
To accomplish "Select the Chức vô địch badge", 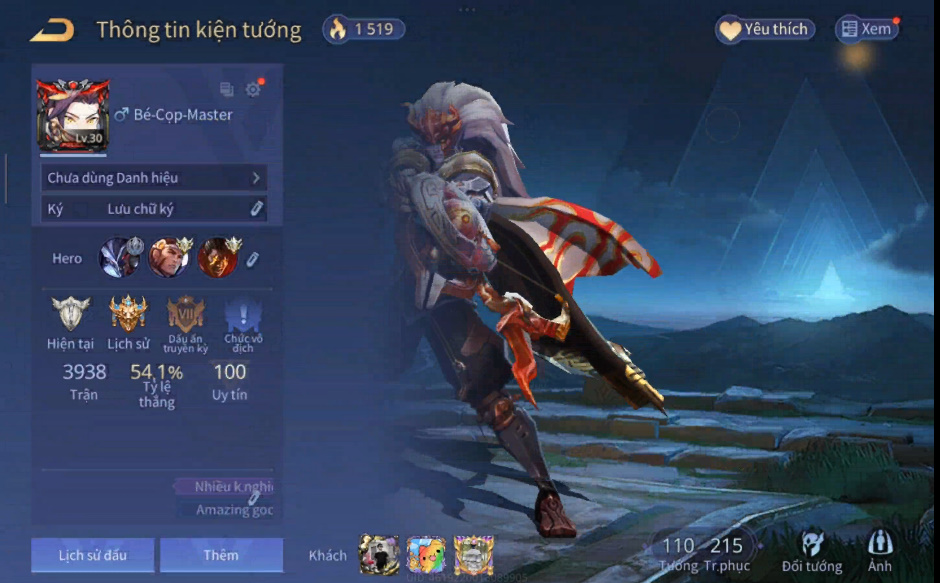I will (242, 316).
